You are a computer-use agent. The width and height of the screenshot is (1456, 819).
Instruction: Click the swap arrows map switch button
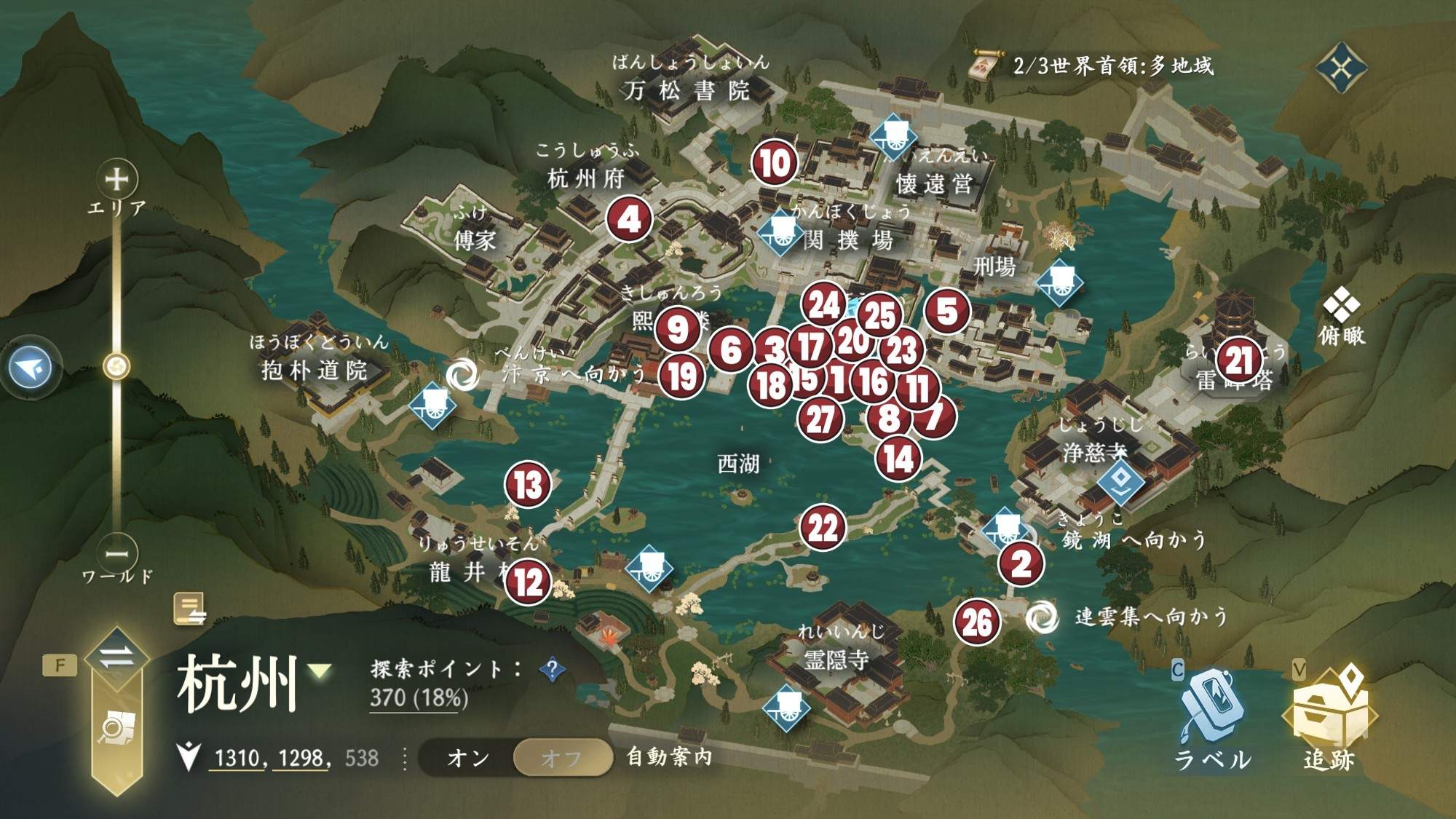click(x=116, y=657)
